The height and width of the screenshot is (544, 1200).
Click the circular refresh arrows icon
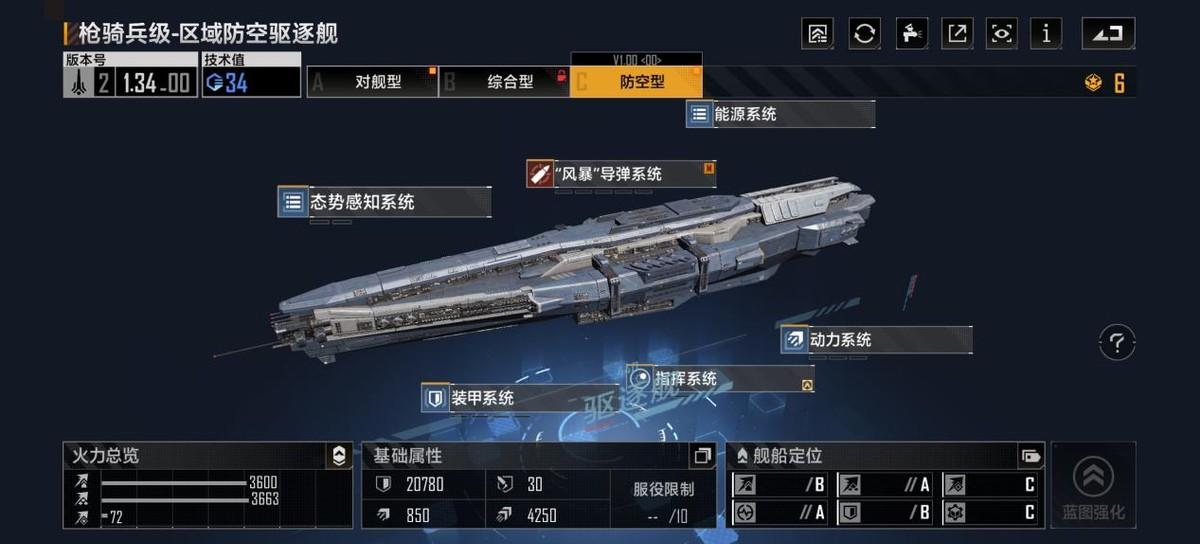pyautogui.click(x=865, y=33)
